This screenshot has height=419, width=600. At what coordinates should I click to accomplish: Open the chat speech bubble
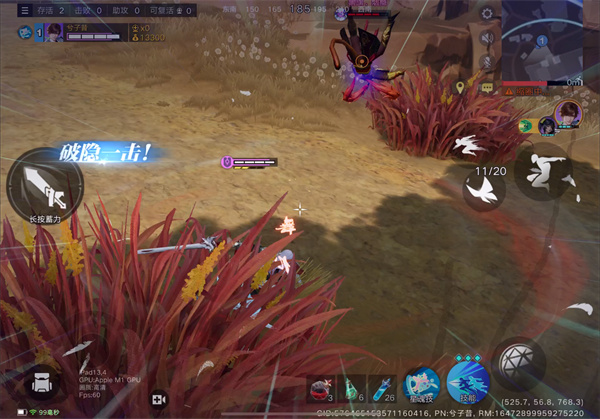pos(486,88)
